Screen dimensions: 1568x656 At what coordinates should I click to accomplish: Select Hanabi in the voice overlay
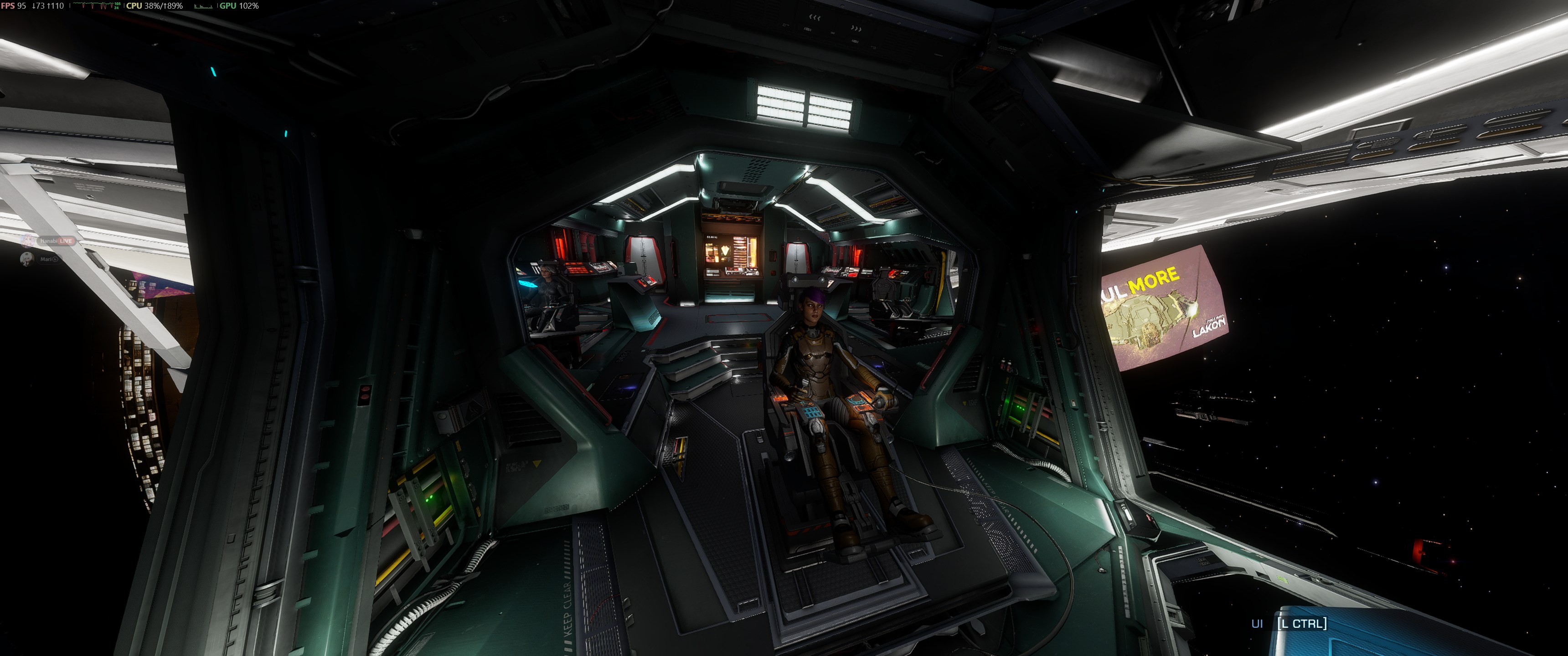point(48,241)
